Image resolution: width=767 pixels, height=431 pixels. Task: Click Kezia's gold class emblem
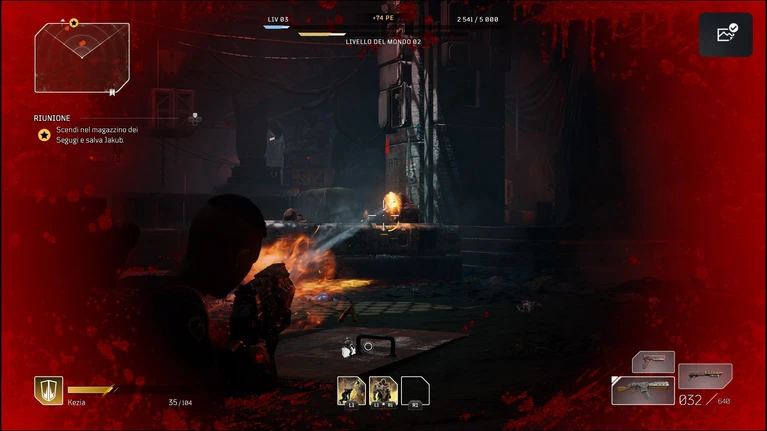point(48,390)
